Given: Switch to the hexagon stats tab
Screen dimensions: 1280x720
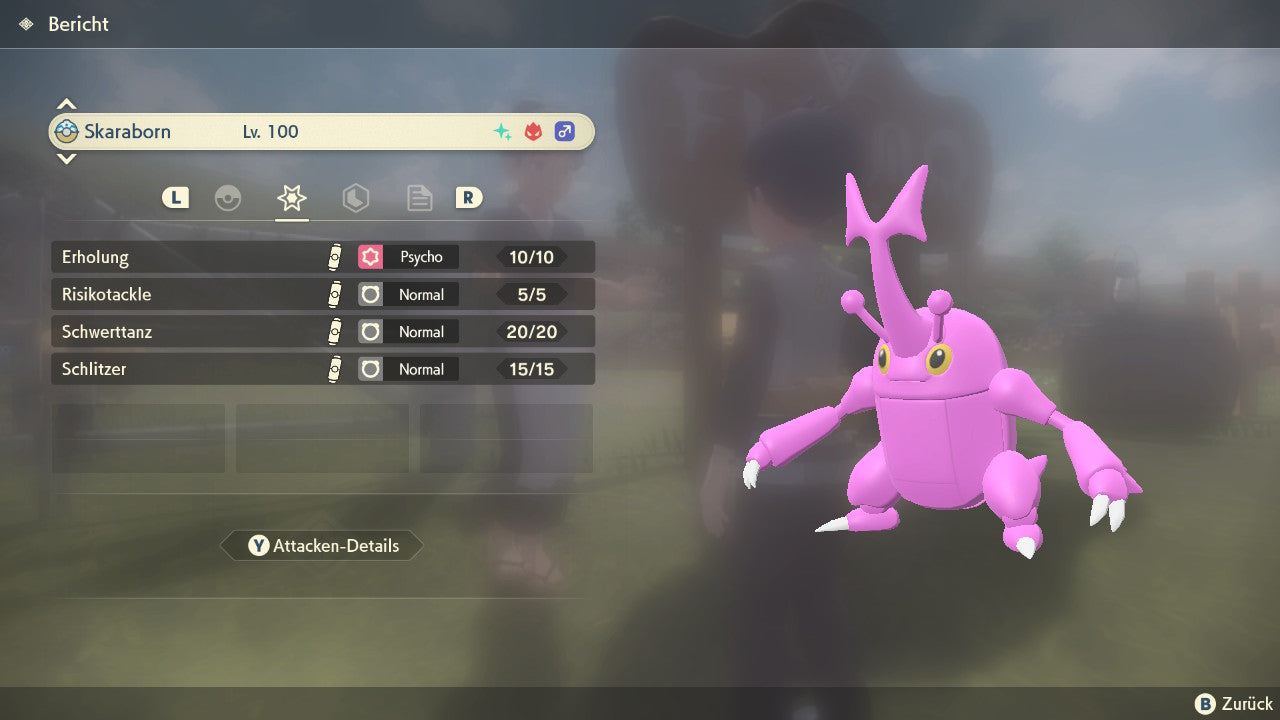Looking at the screenshot, I should tap(355, 198).
